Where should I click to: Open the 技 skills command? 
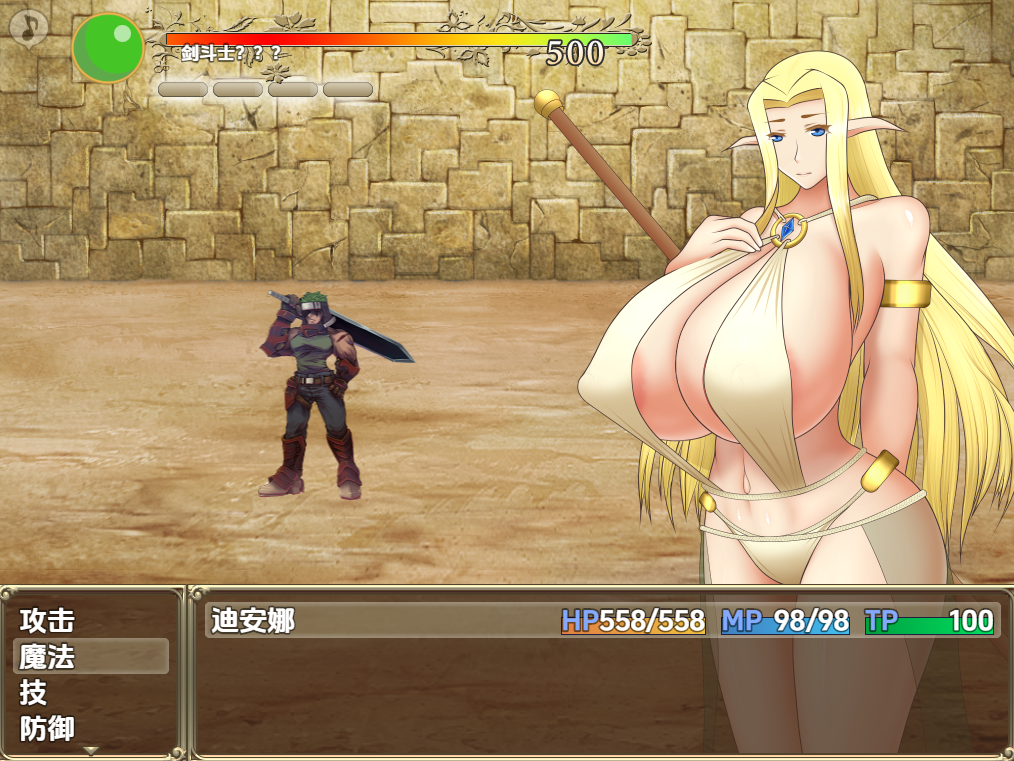[34, 692]
